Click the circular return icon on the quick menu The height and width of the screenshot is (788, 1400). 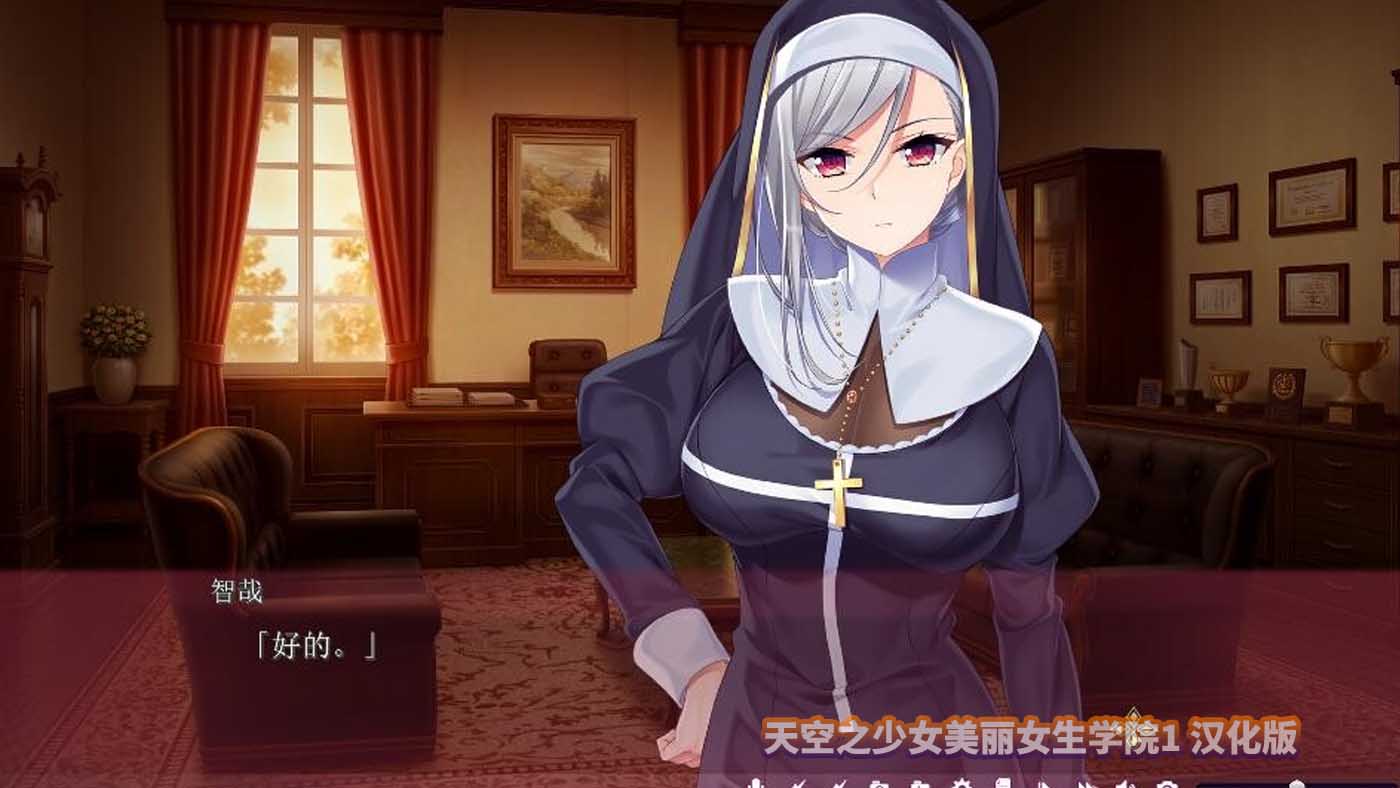coord(1167,784)
